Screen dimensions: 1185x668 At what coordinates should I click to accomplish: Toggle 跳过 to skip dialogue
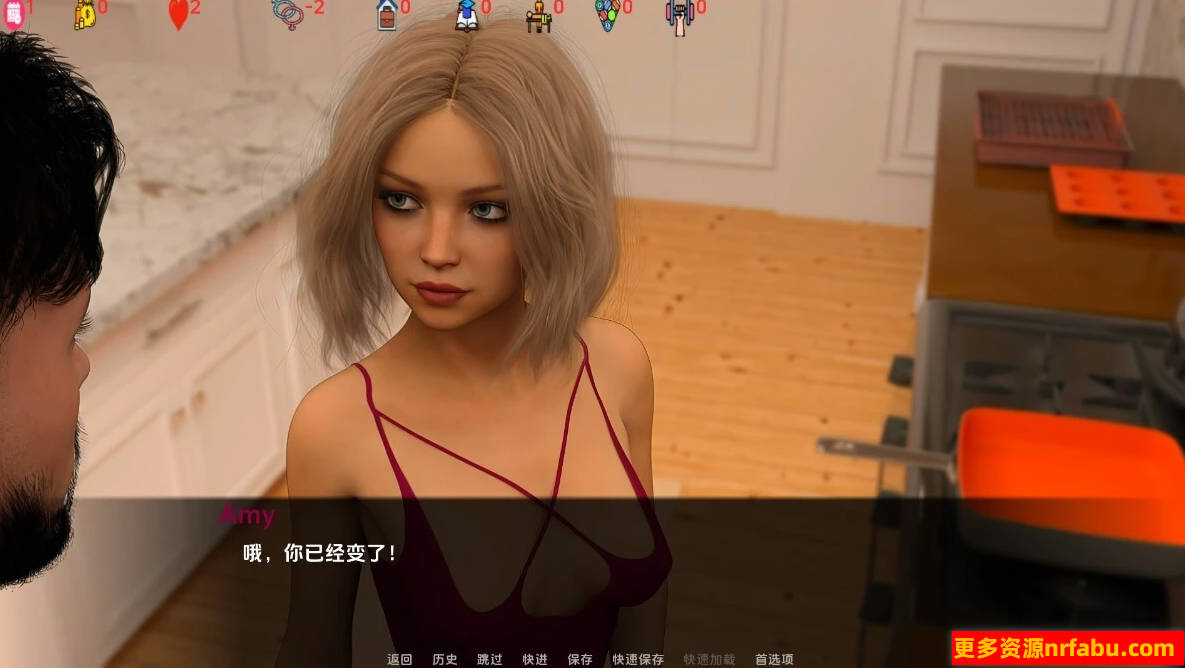[x=490, y=659]
